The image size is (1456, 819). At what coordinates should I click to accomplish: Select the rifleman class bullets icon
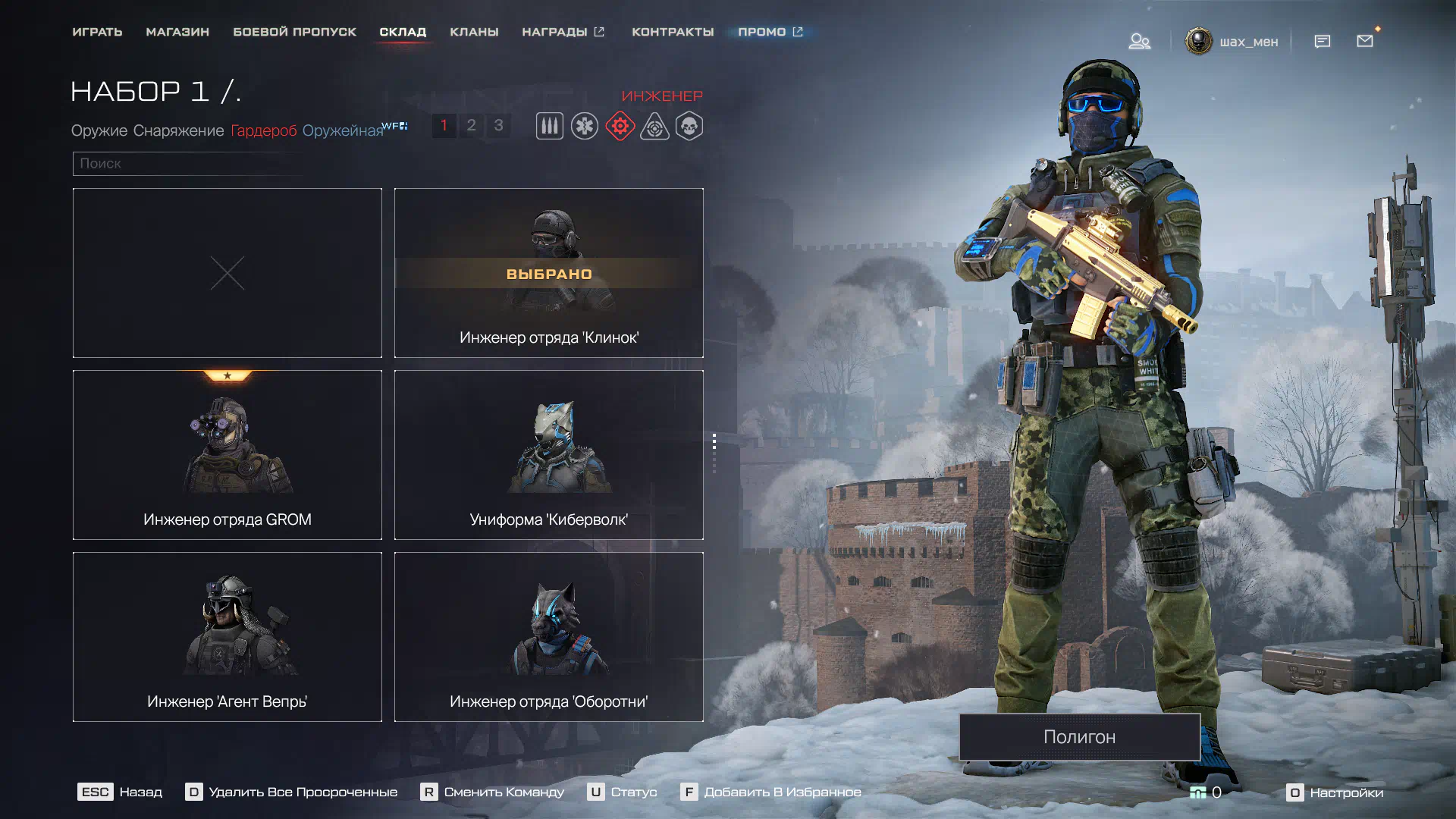pos(550,126)
